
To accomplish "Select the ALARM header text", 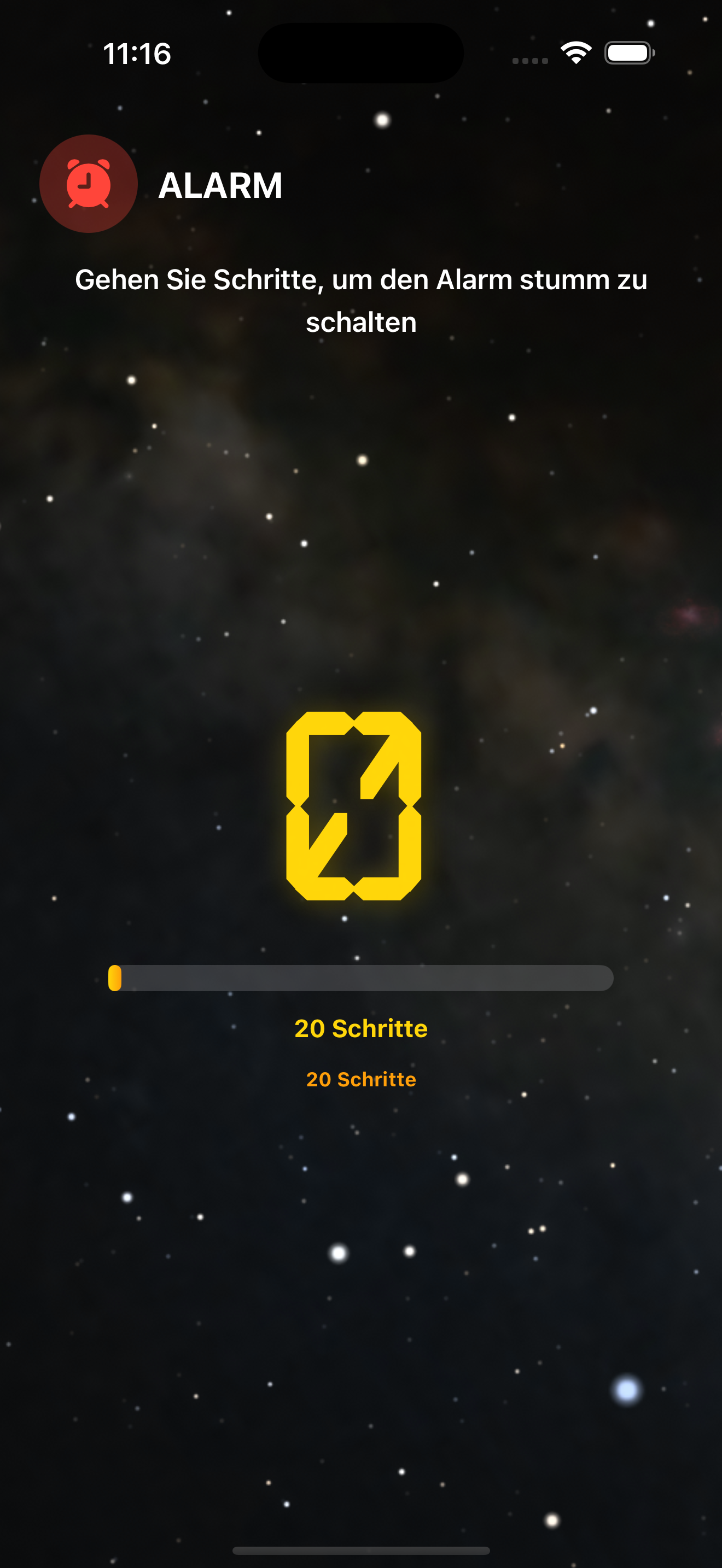I will [220, 185].
